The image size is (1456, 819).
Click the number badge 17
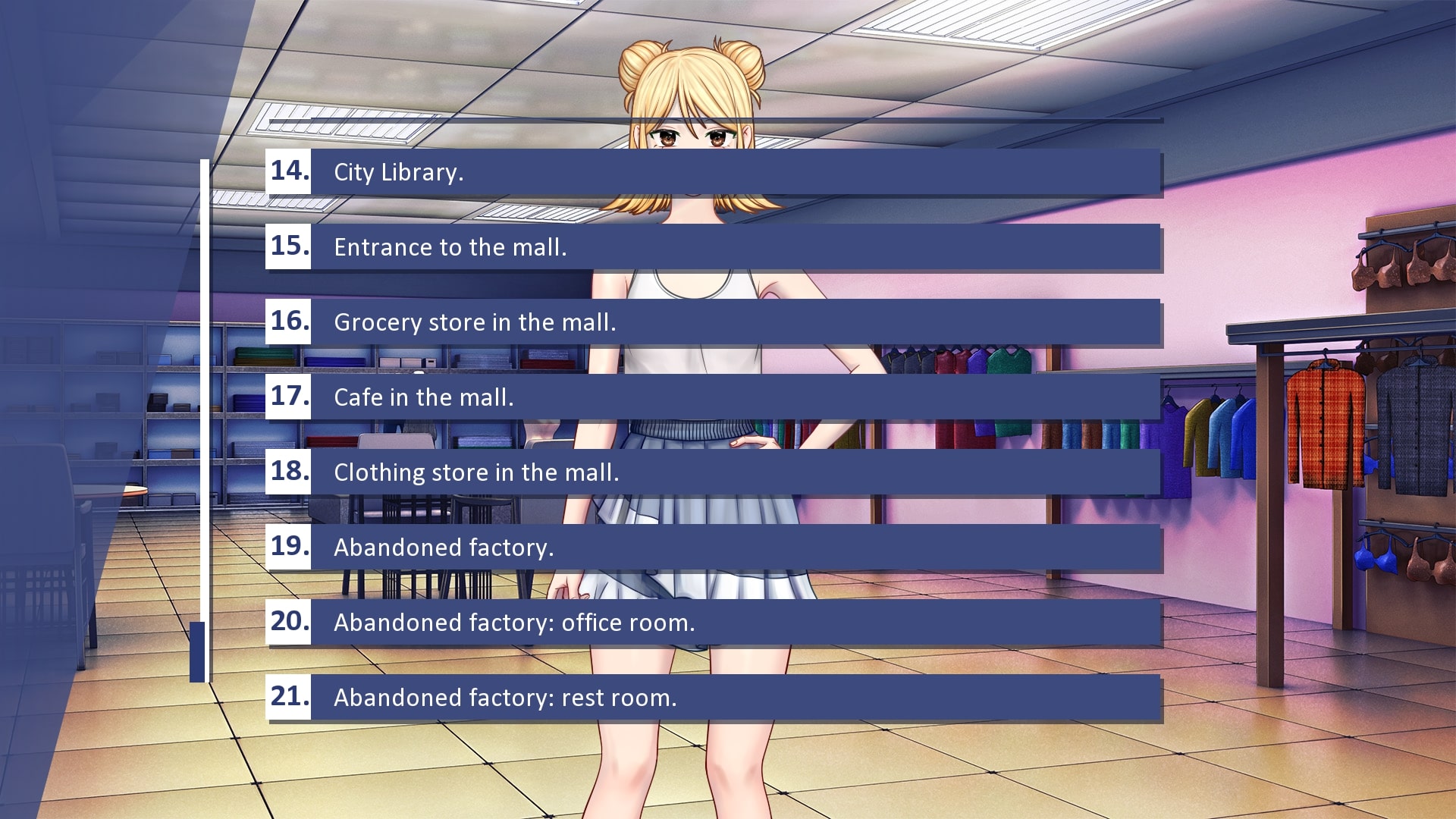(x=290, y=397)
